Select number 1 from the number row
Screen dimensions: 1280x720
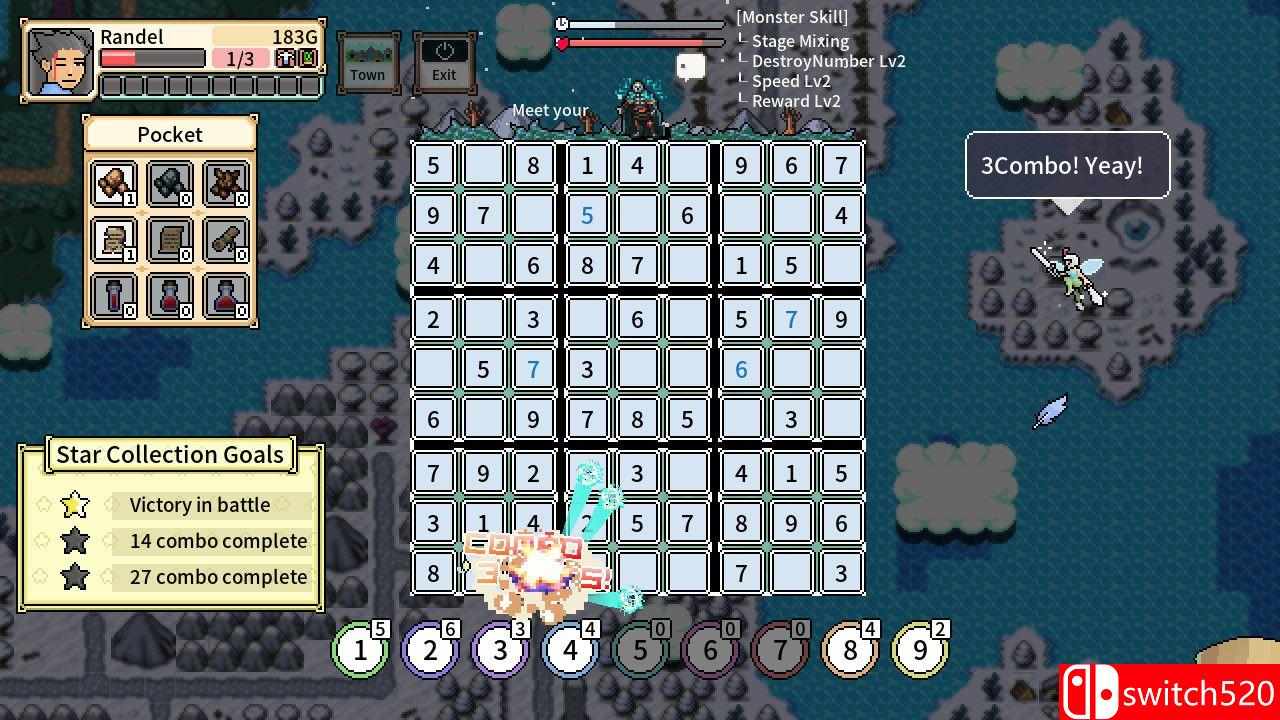361,649
